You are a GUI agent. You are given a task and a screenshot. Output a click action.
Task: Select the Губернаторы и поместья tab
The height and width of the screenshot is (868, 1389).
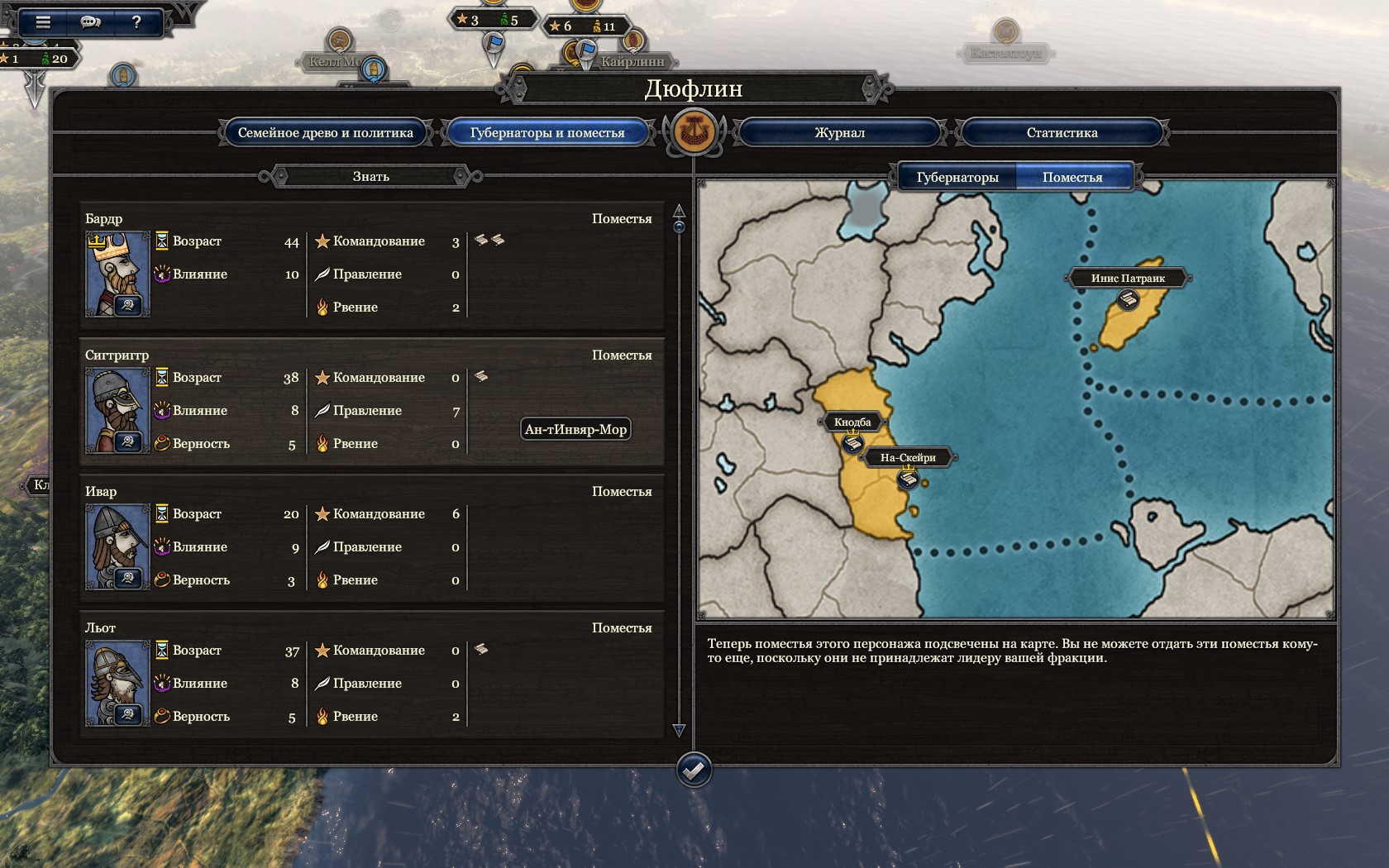pos(547,132)
